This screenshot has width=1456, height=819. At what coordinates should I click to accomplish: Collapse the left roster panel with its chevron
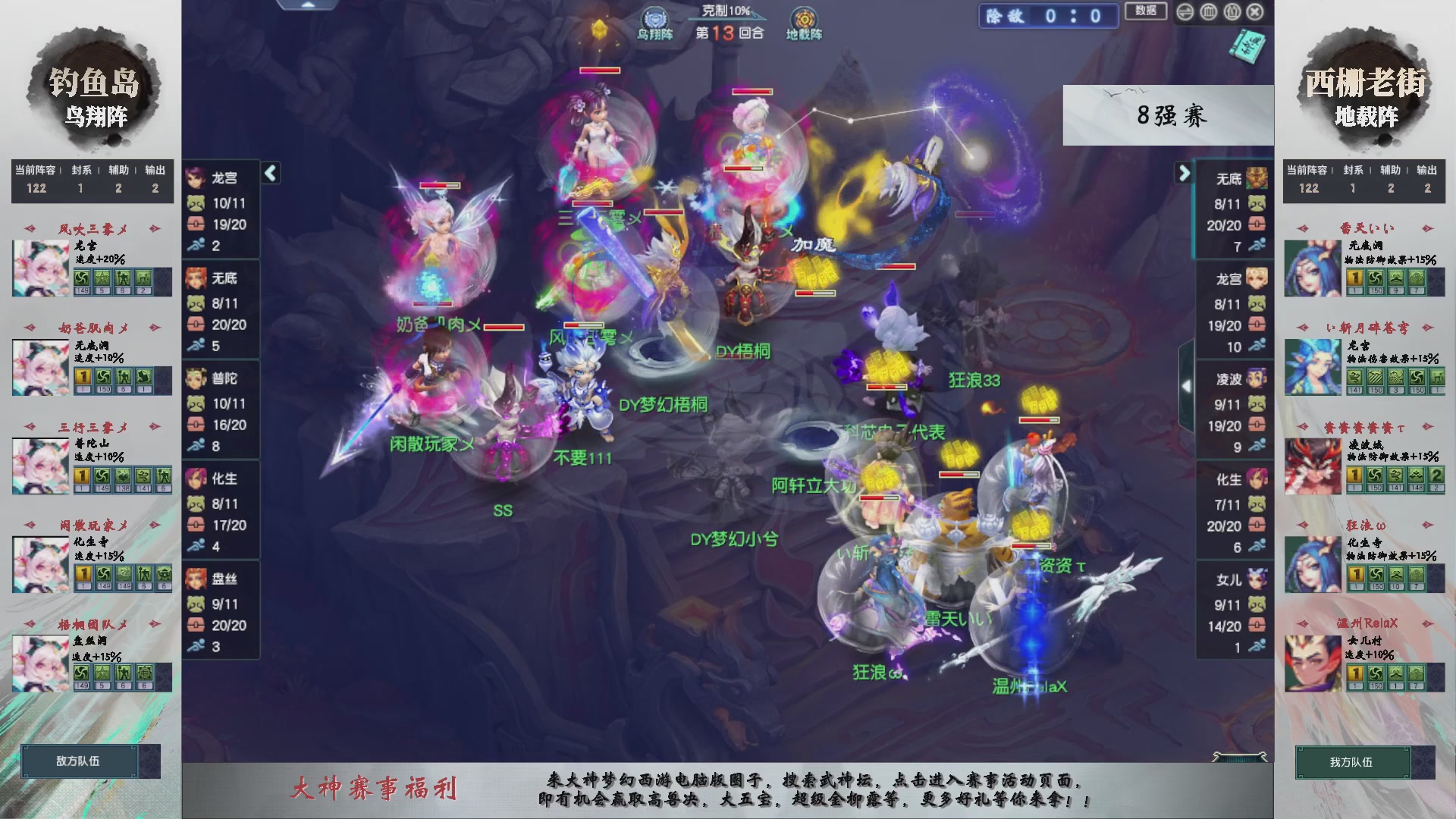(270, 173)
